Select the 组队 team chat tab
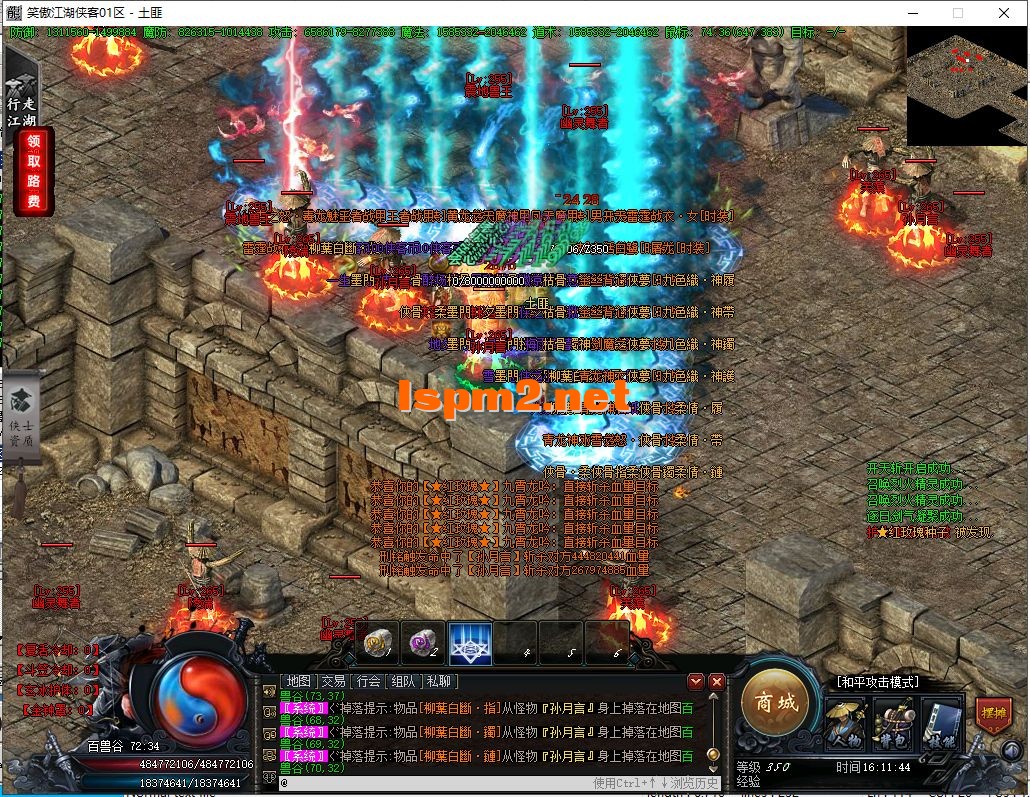The width and height of the screenshot is (1030, 797). (404, 681)
